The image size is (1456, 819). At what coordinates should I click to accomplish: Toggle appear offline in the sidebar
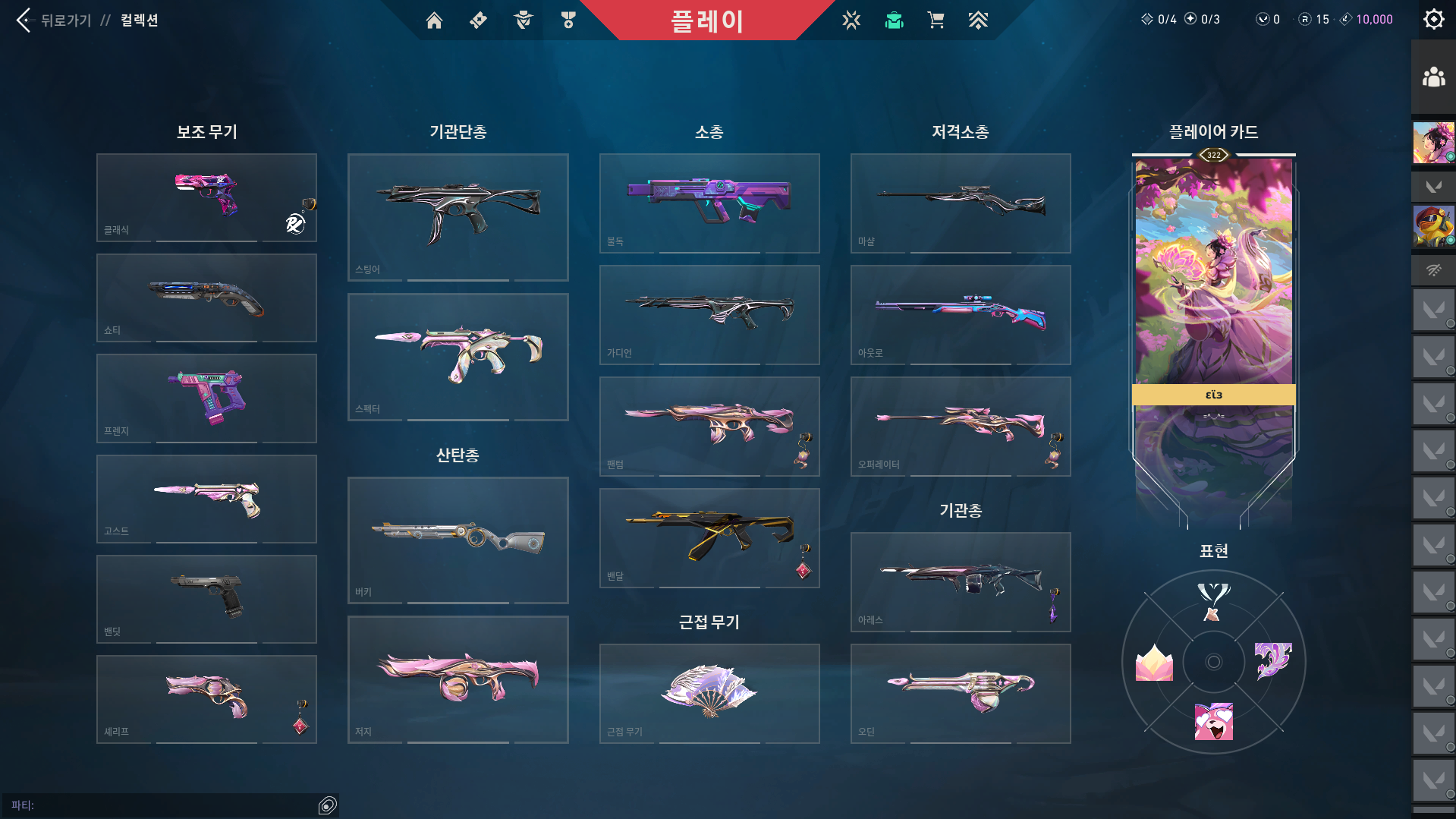click(1433, 269)
